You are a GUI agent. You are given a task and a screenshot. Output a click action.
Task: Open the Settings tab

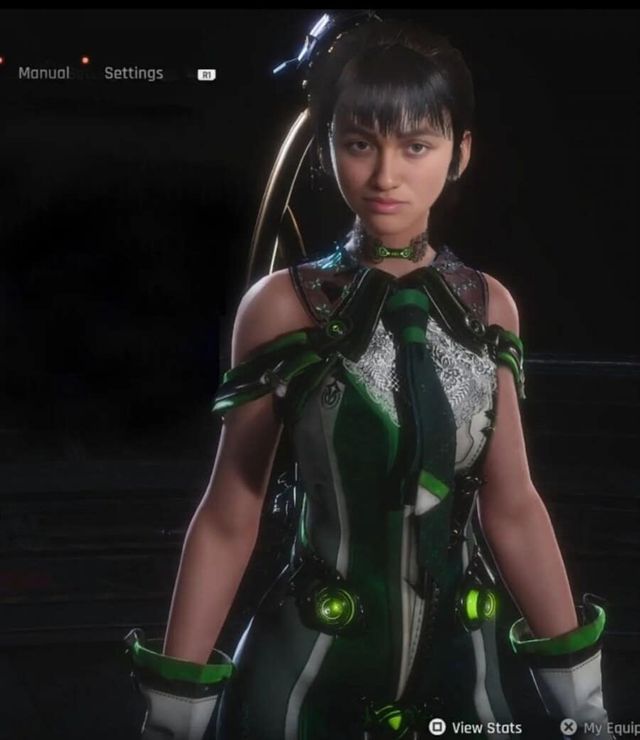tap(133, 73)
